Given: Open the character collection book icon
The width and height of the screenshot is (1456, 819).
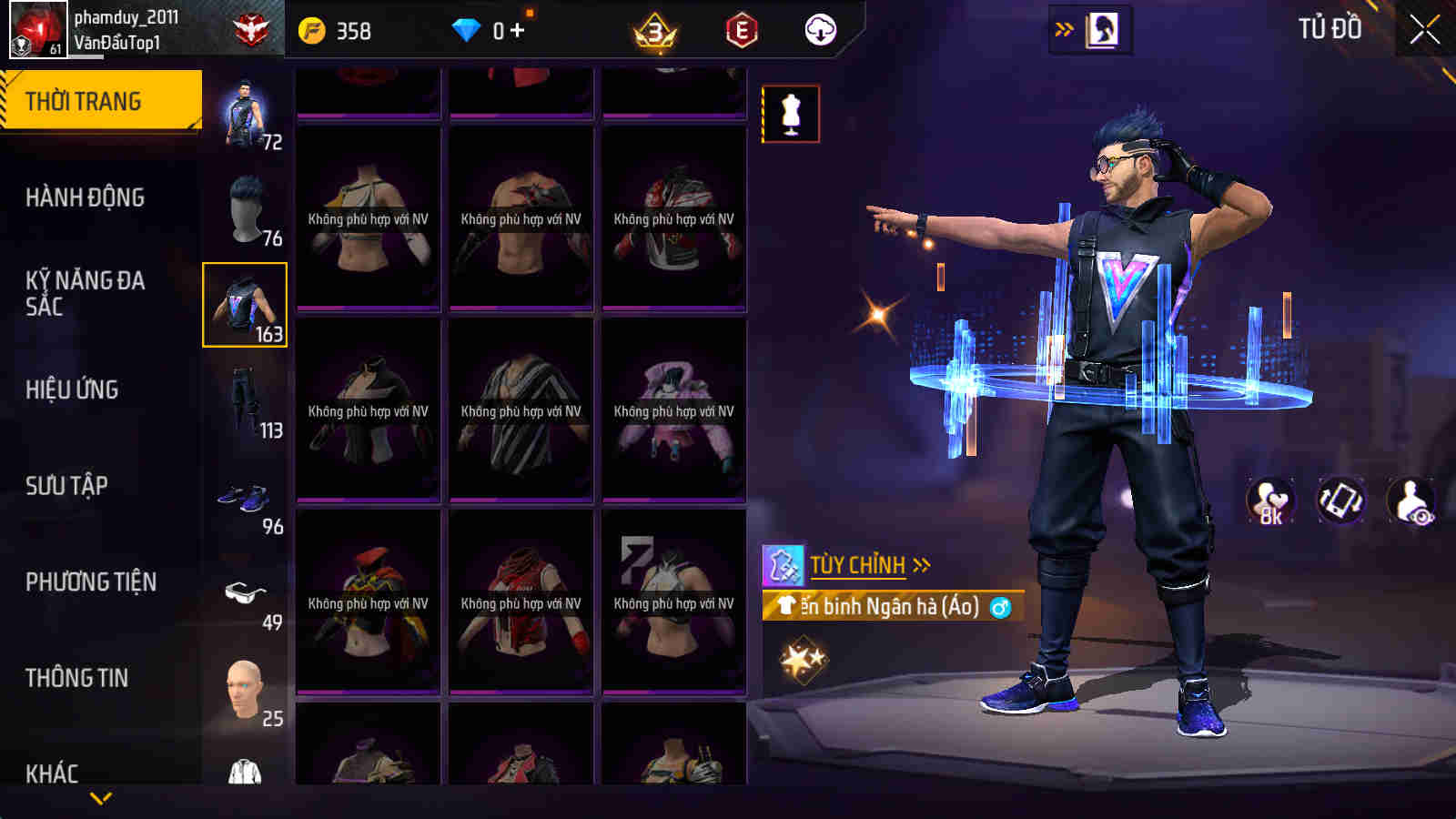Looking at the screenshot, I should [x=1103, y=29].
